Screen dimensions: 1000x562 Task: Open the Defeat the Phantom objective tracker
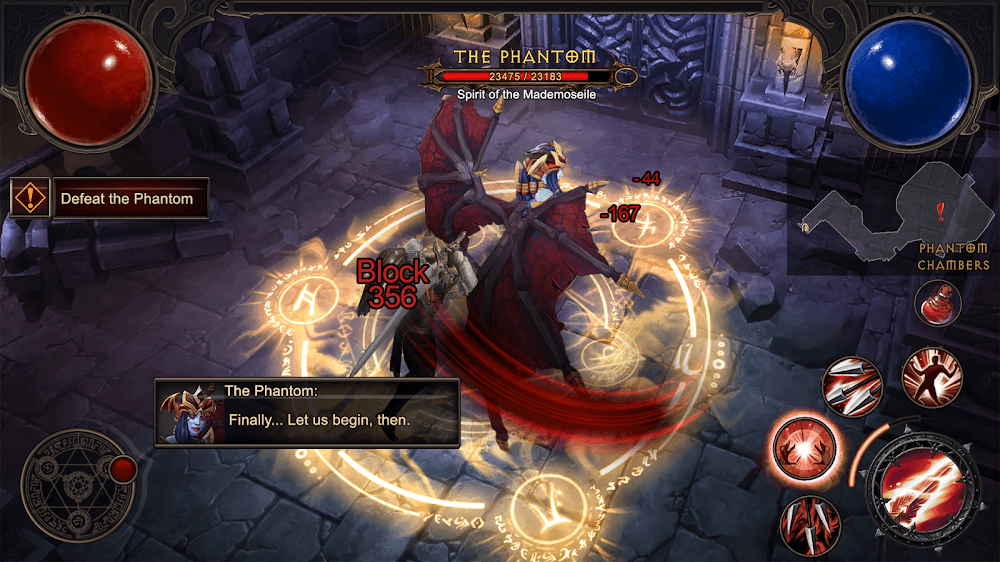point(126,199)
